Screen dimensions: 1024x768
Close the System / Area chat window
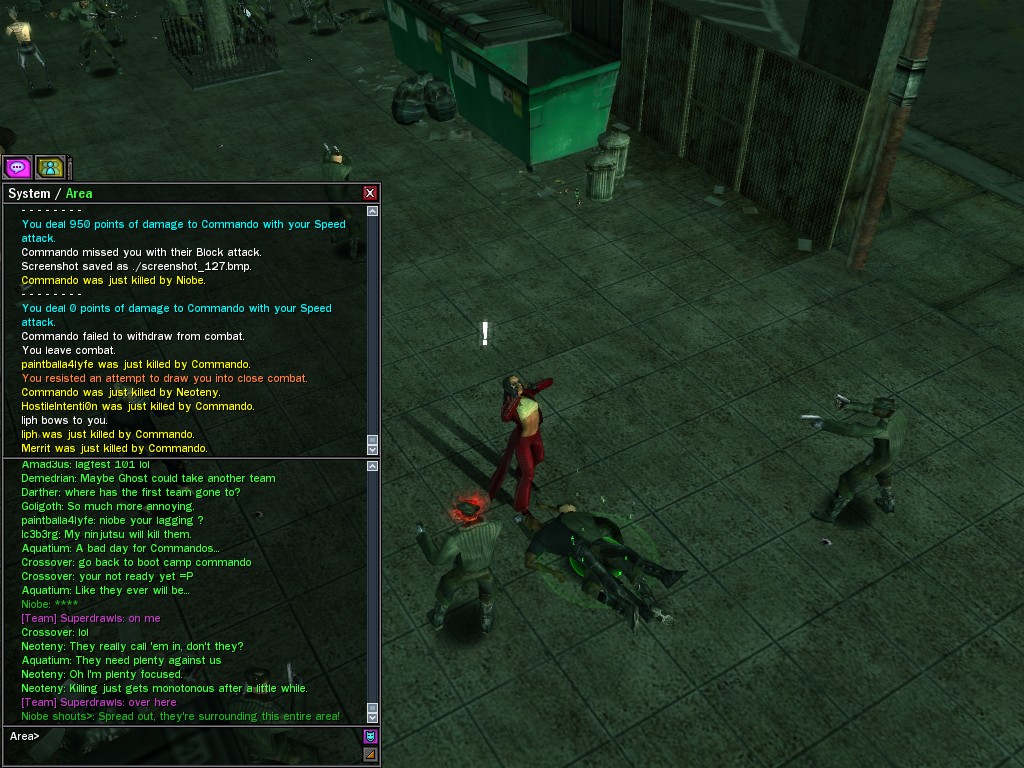click(370, 193)
